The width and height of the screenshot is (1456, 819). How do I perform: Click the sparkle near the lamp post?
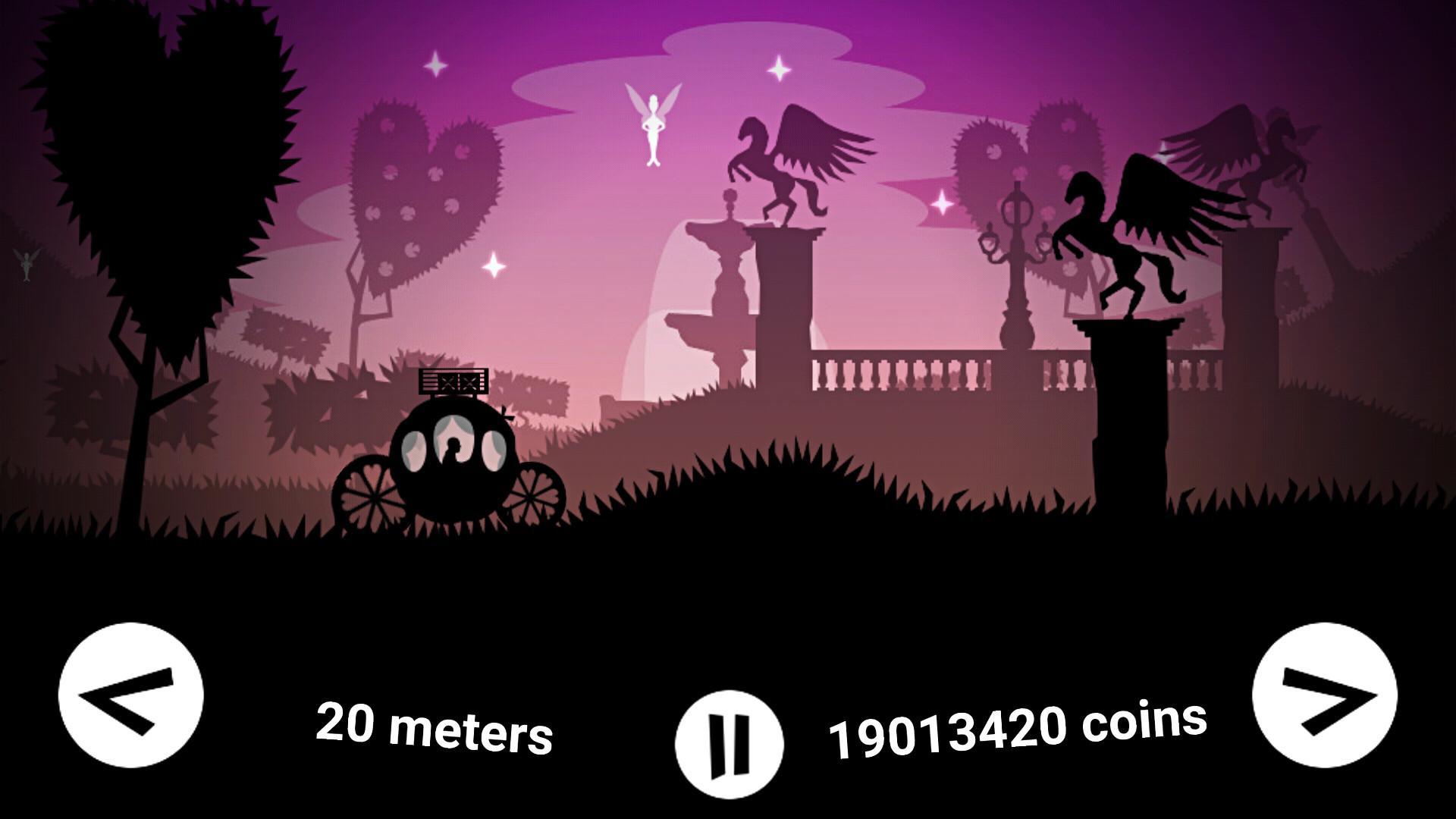943,202
